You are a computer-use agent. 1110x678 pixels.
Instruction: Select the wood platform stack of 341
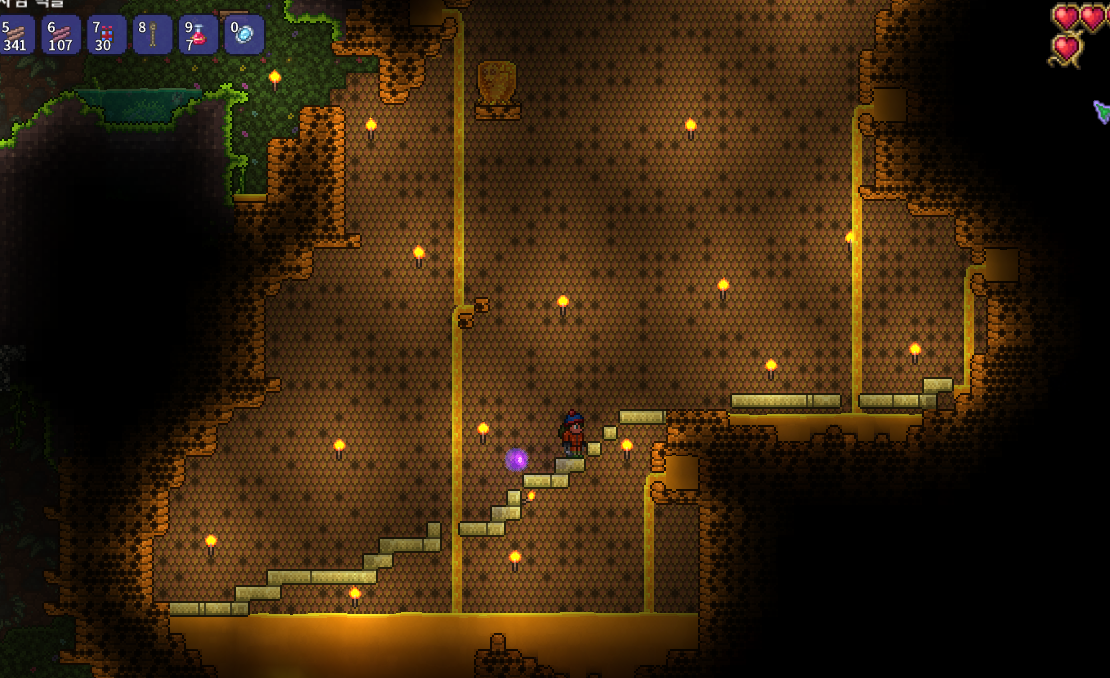[16, 35]
